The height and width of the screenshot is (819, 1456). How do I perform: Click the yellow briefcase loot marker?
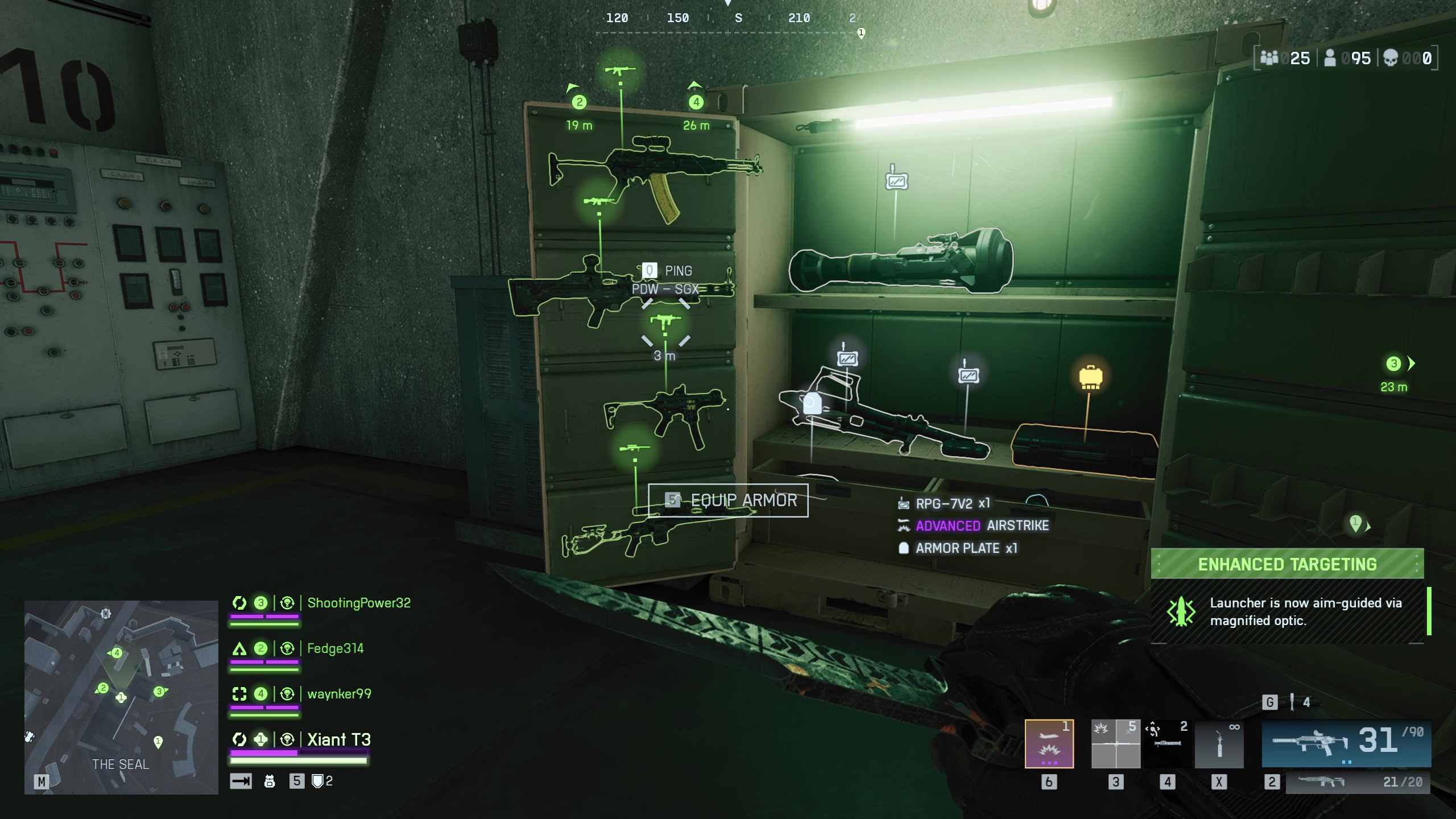(1090, 377)
